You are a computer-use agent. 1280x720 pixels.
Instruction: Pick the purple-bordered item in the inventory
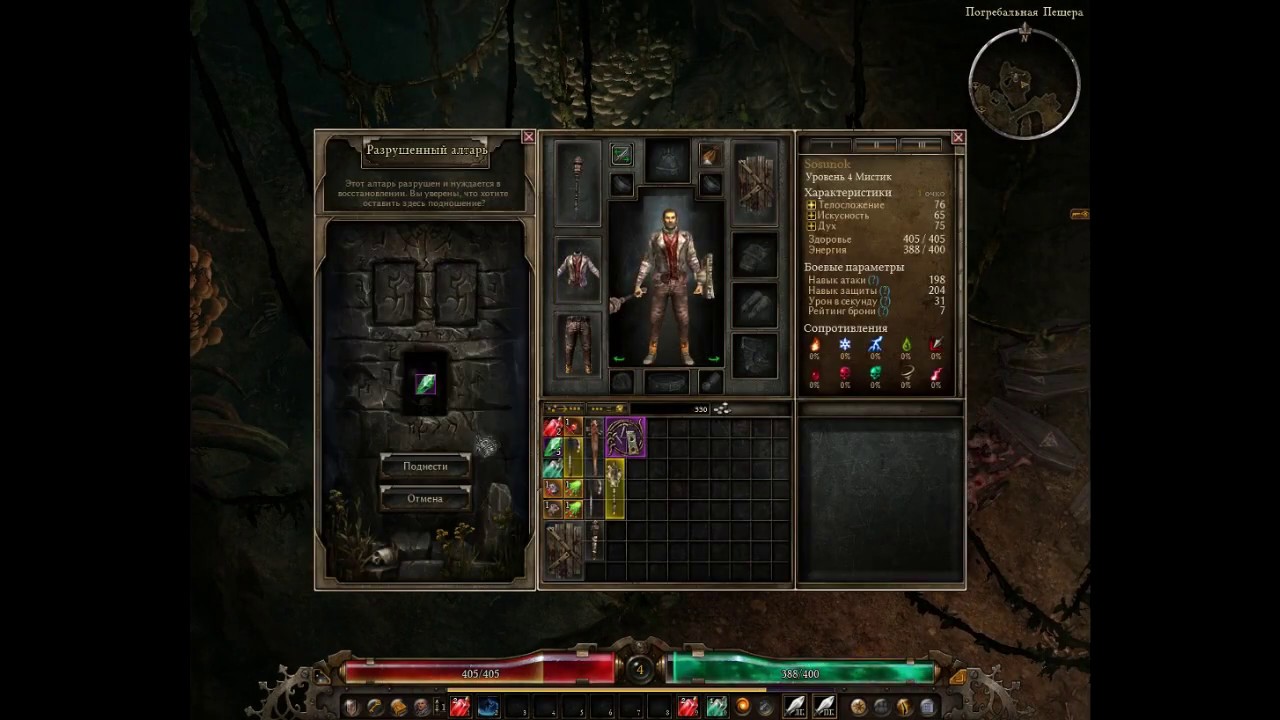(x=626, y=437)
